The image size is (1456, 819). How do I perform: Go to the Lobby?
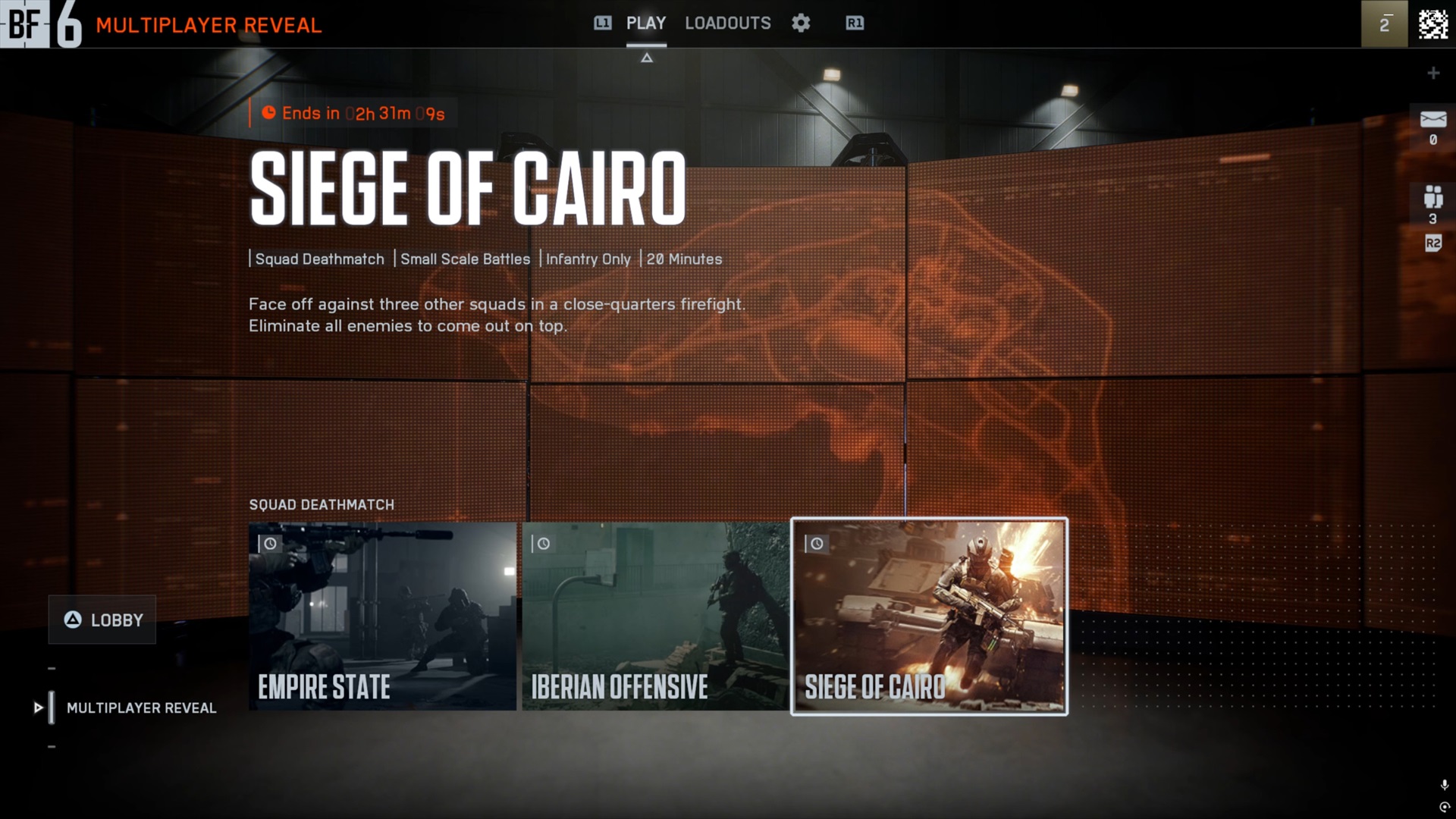(102, 620)
